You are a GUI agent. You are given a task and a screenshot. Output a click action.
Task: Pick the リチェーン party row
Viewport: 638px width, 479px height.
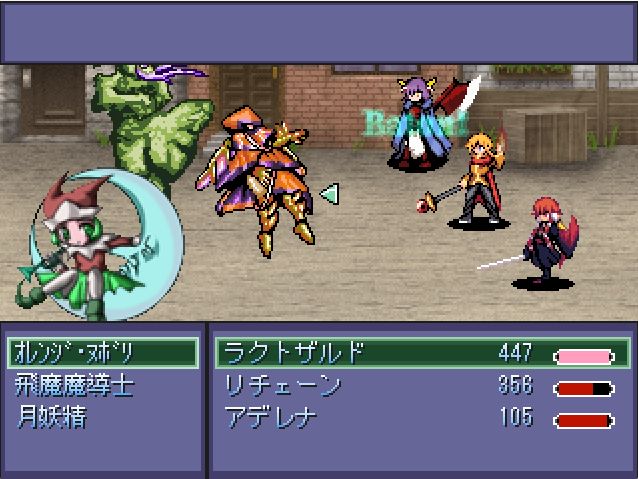click(422, 386)
